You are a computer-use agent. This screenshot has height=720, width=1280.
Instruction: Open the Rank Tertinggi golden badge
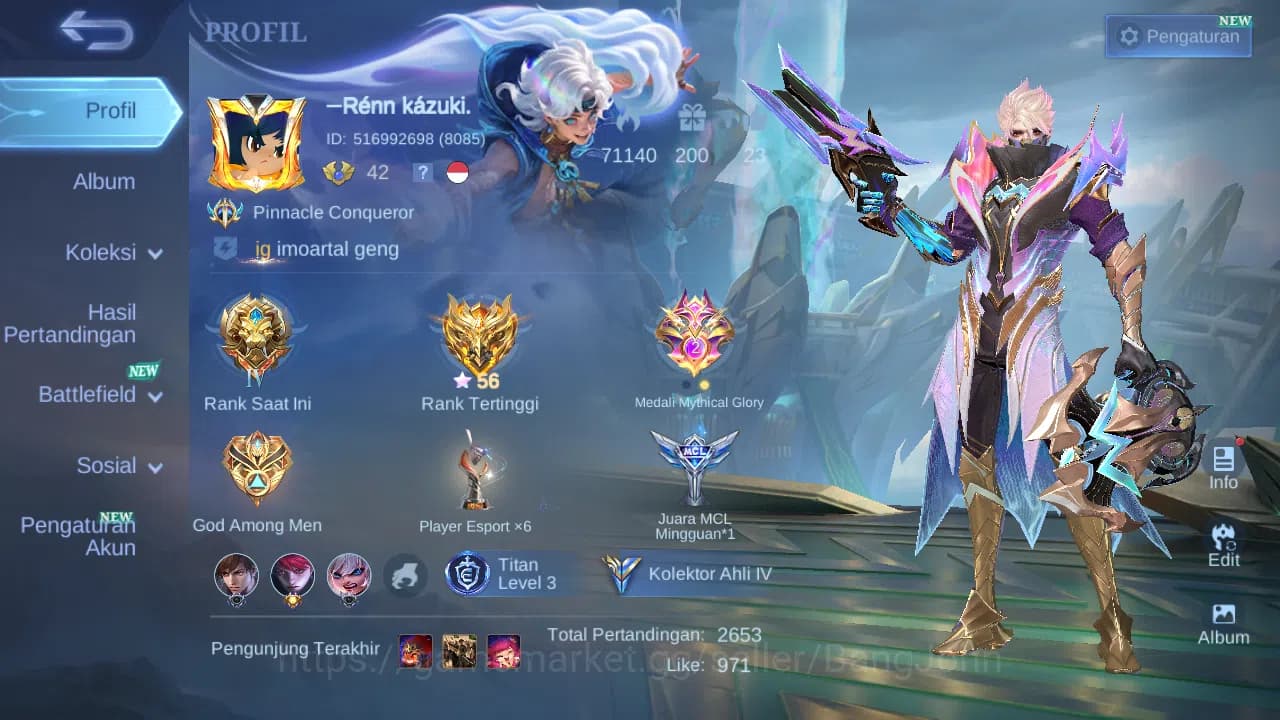tap(477, 335)
